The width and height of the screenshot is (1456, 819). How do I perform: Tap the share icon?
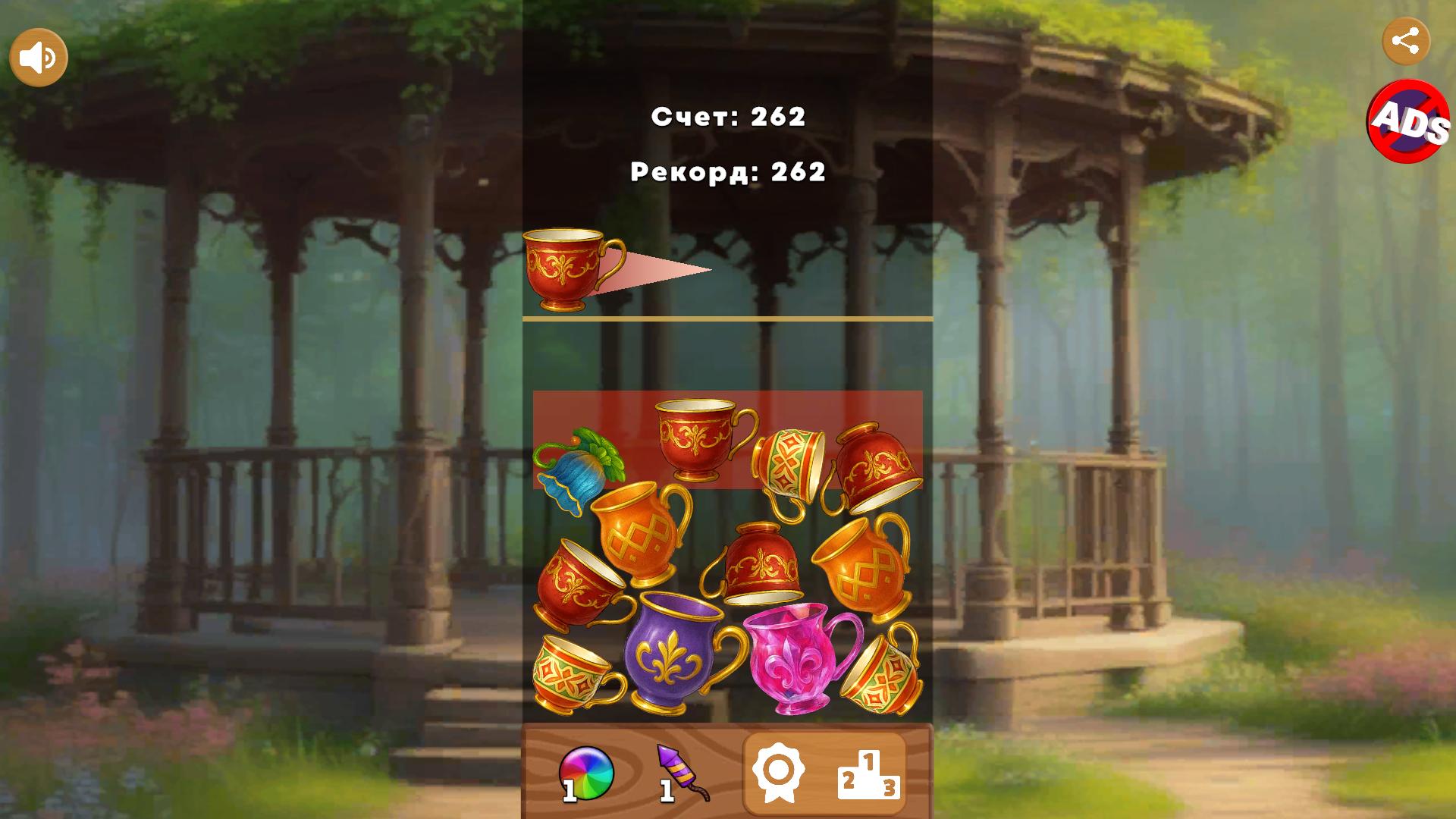pyautogui.click(x=1407, y=42)
